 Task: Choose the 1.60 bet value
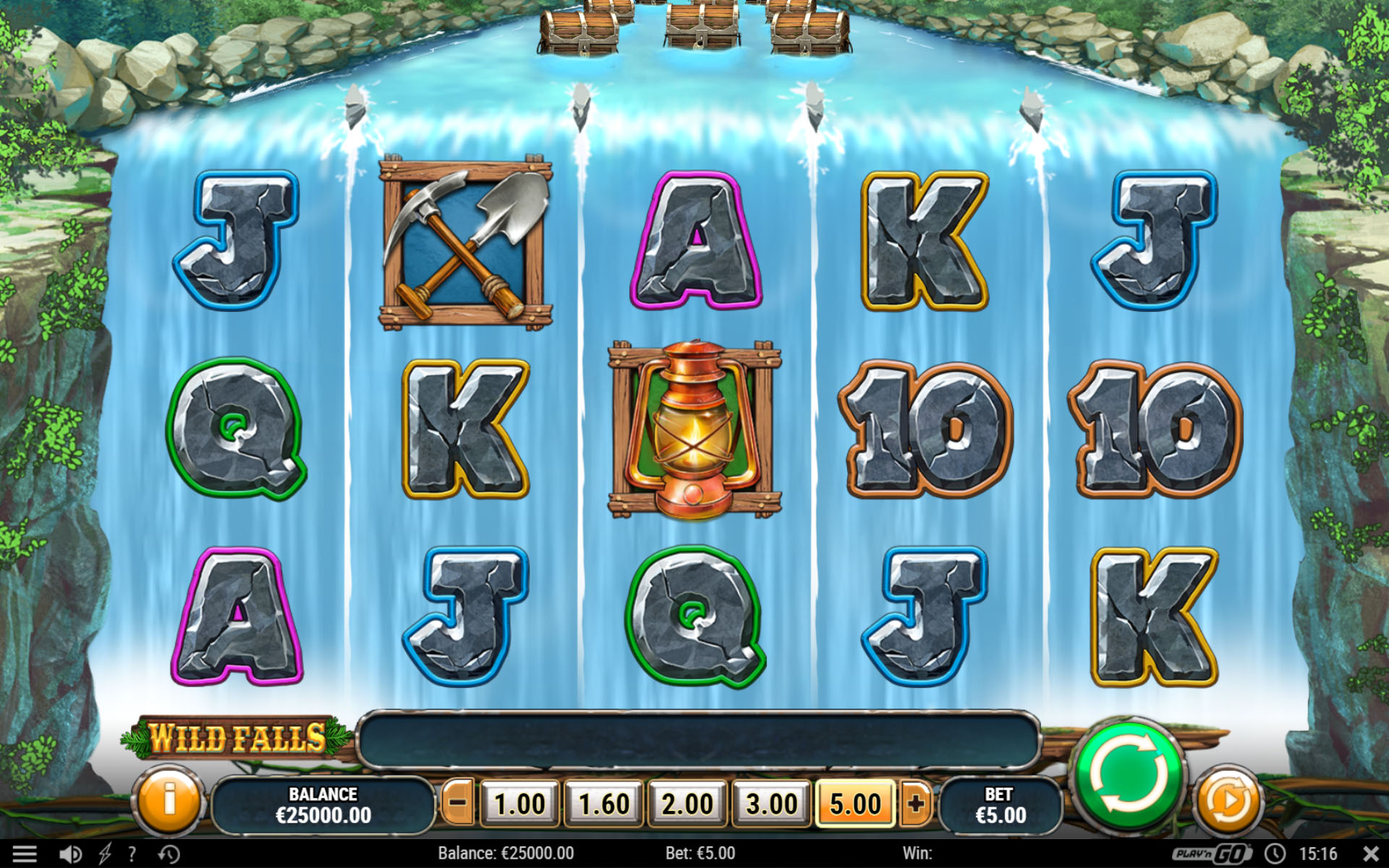point(603,804)
